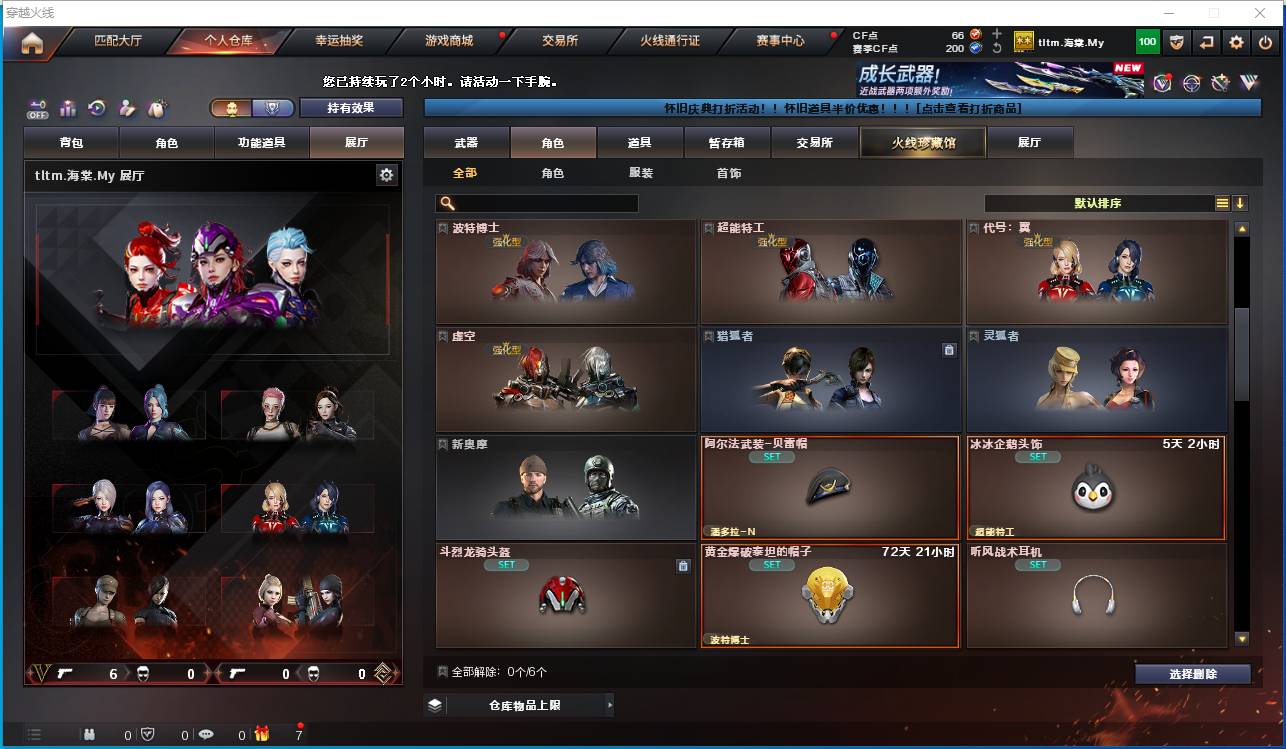1286x749 pixels.
Task: Click the list-view sort icon near 默认排序
Action: (1222, 203)
